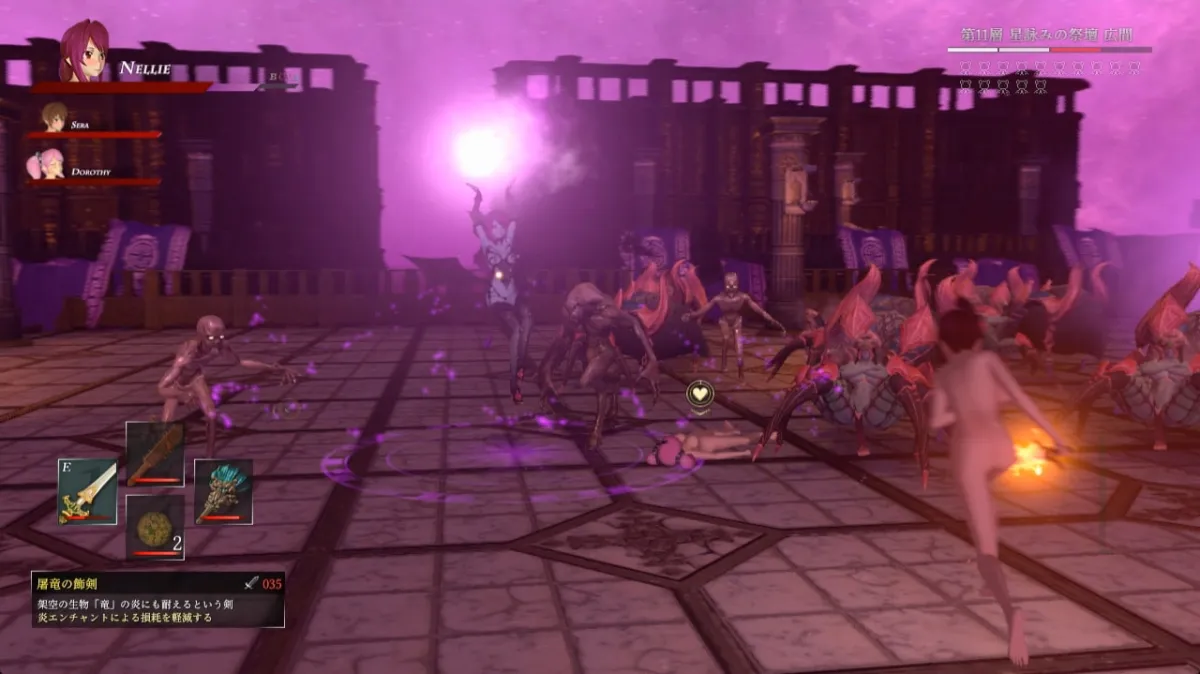The width and height of the screenshot is (1200, 674).
Task: Click the heart marker above the downed ally
Action: click(701, 394)
